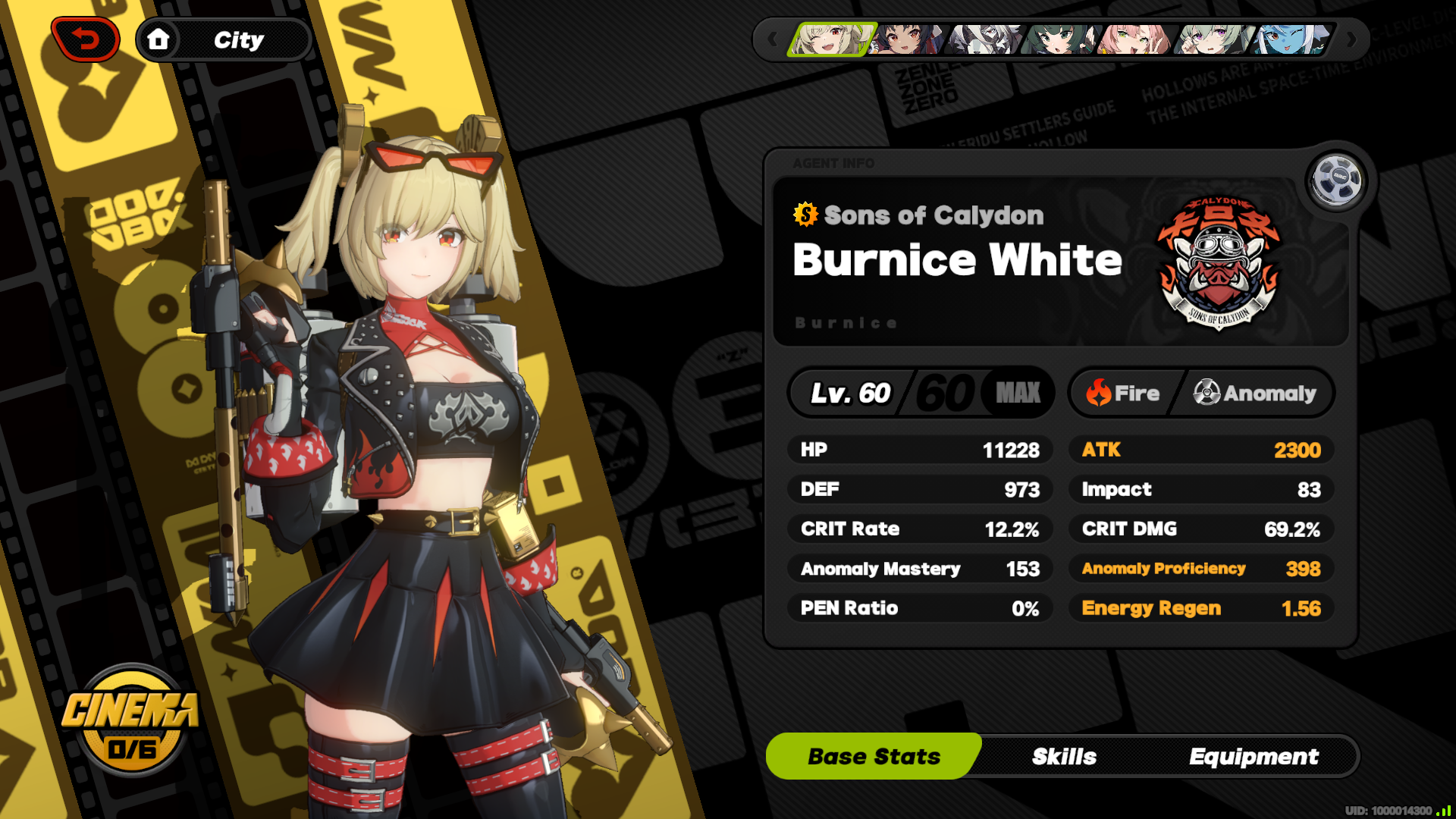Image resolution: width=1456 pixels, height=819 pixels.
Task: Switch to the Skills tab
Action: (x=1064, y=755)
